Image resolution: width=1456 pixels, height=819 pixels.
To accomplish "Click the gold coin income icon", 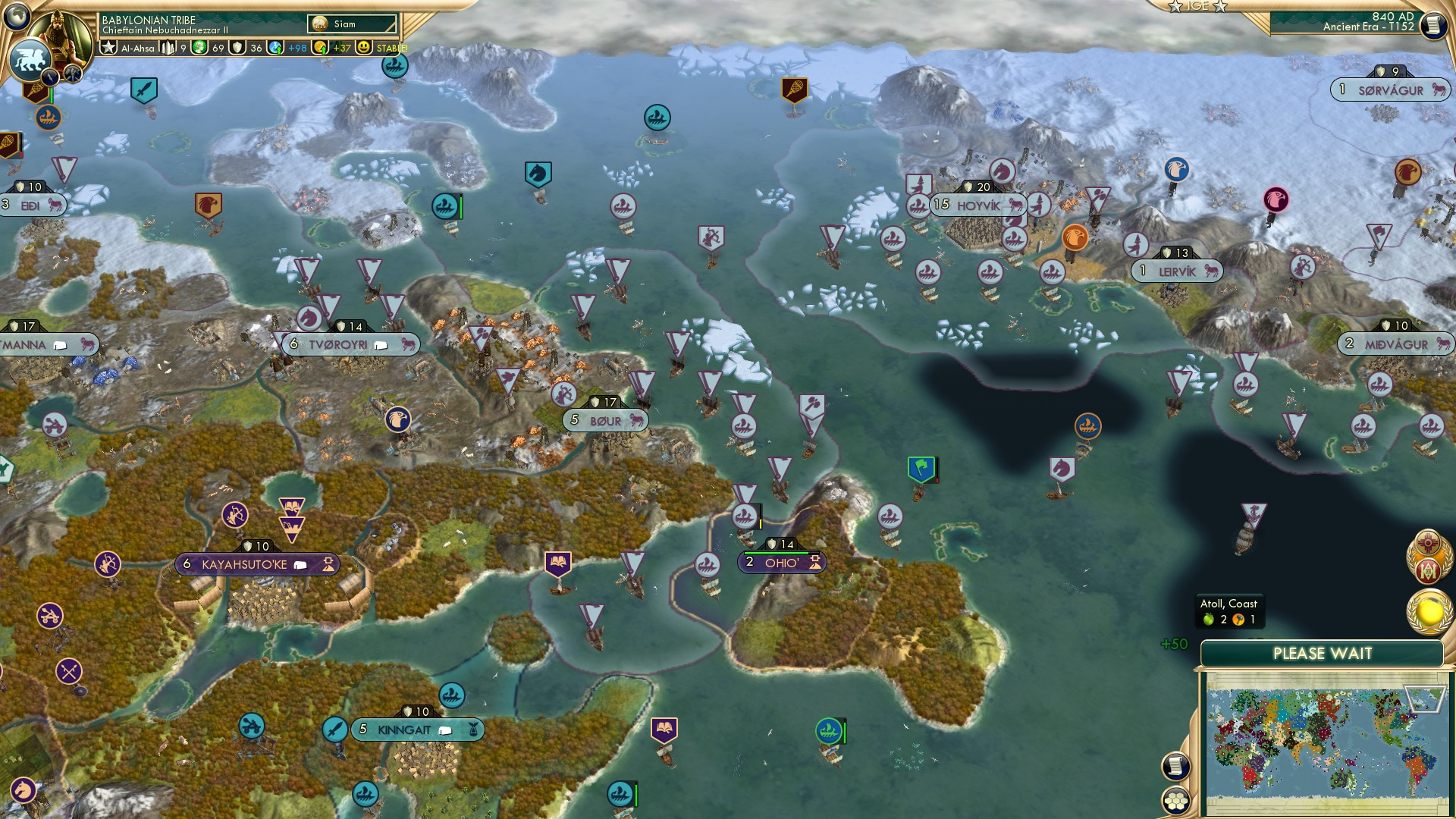I will coord(322,47).
